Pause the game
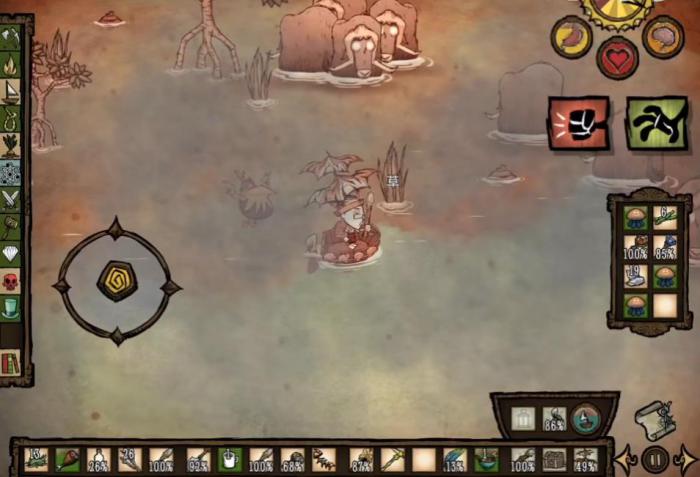Image resolution: width=700 pixels, height=477 pixels. [655, 459]
